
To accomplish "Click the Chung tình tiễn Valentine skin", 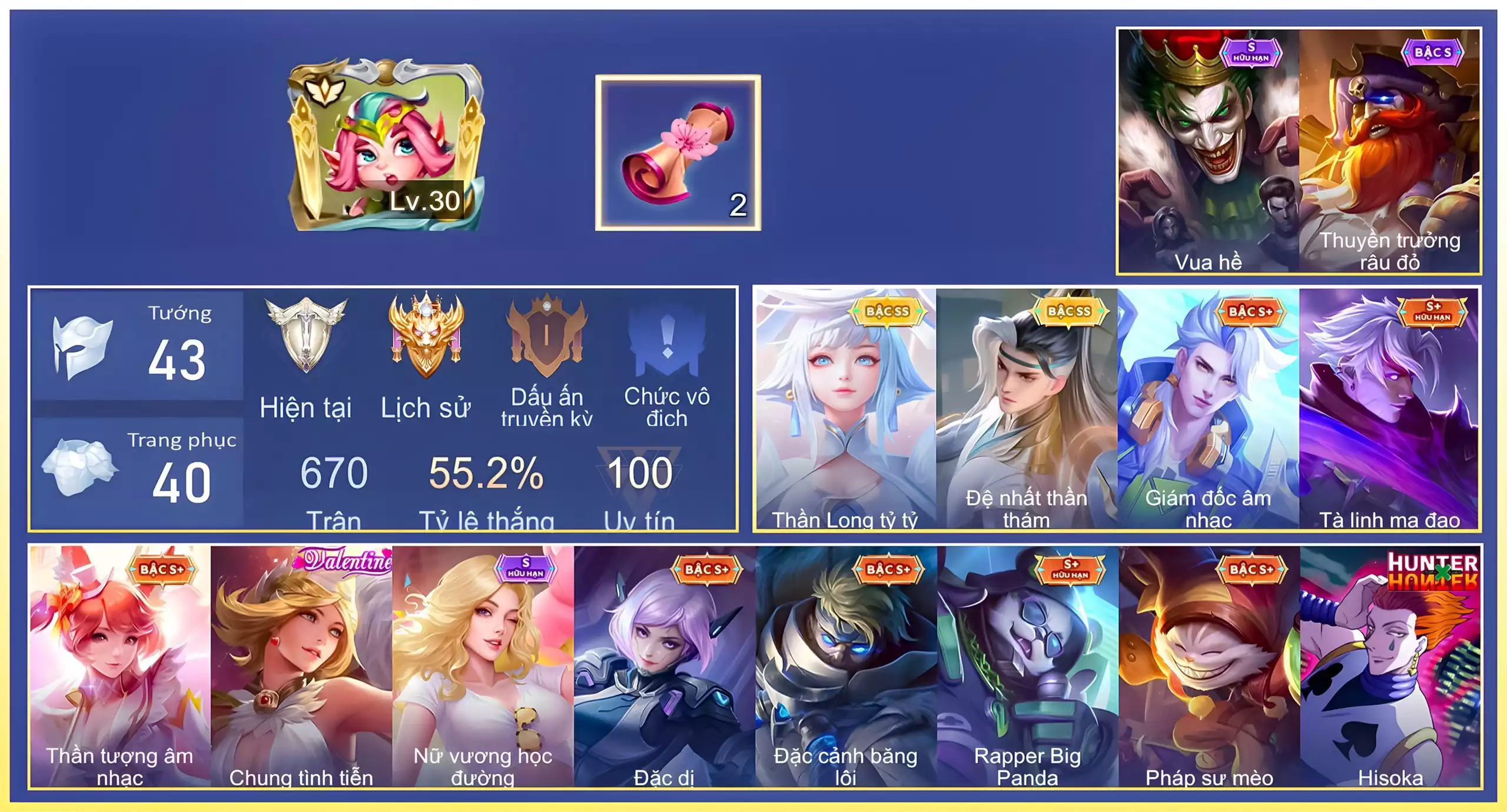I will (x=301, y=666).
